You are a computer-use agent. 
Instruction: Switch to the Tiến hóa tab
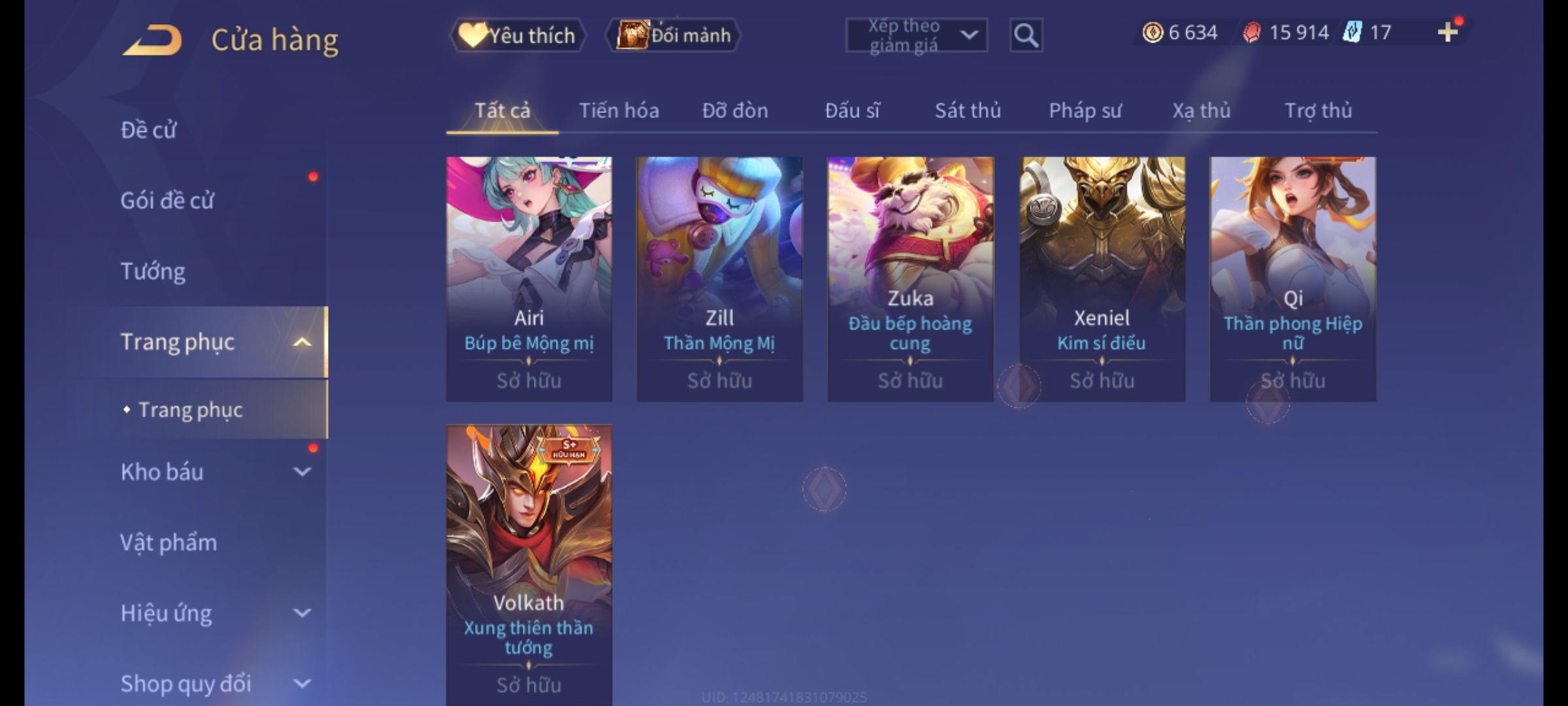(619, 110)
